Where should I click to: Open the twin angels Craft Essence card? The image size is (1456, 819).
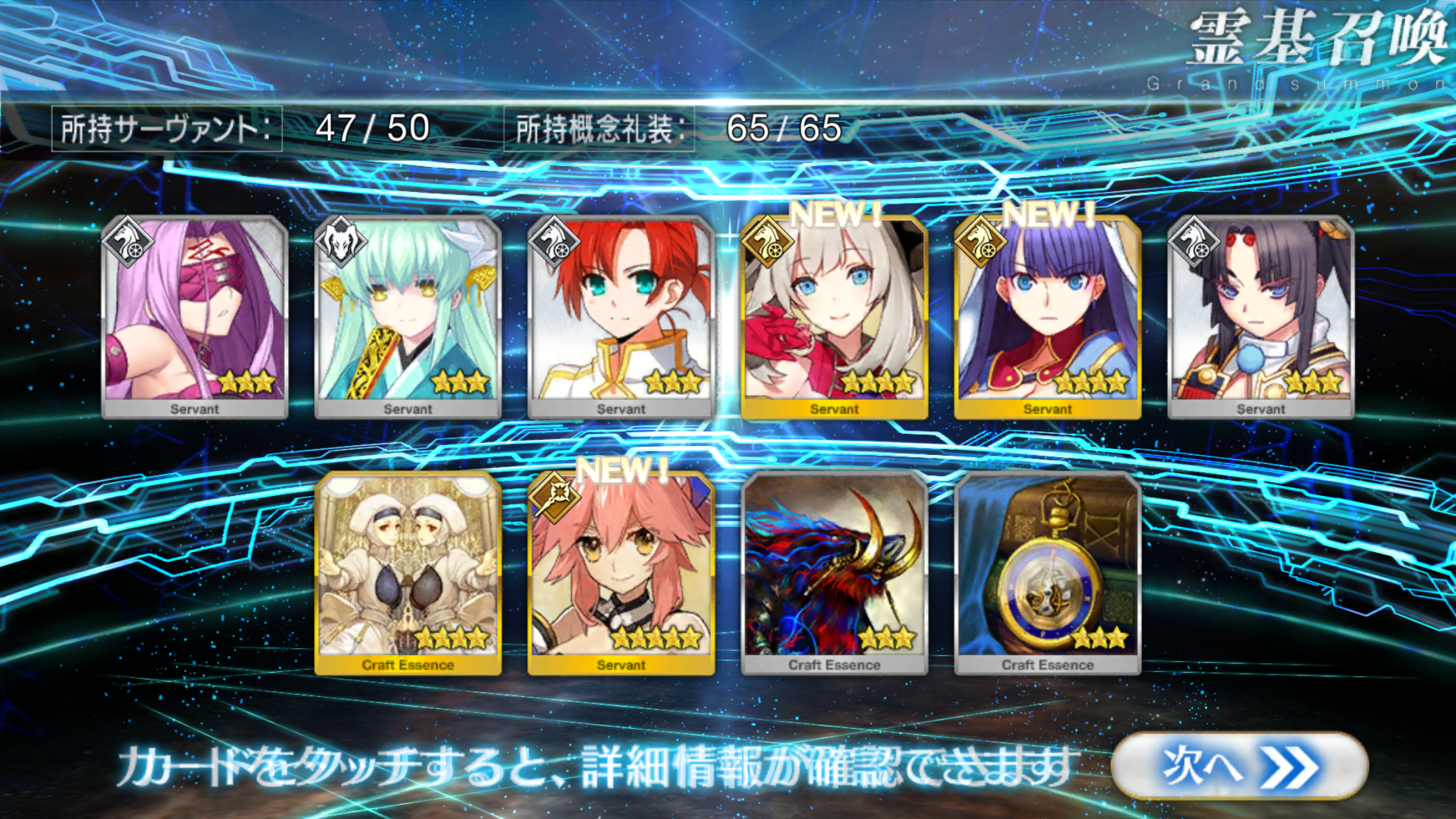coord(408,572)
